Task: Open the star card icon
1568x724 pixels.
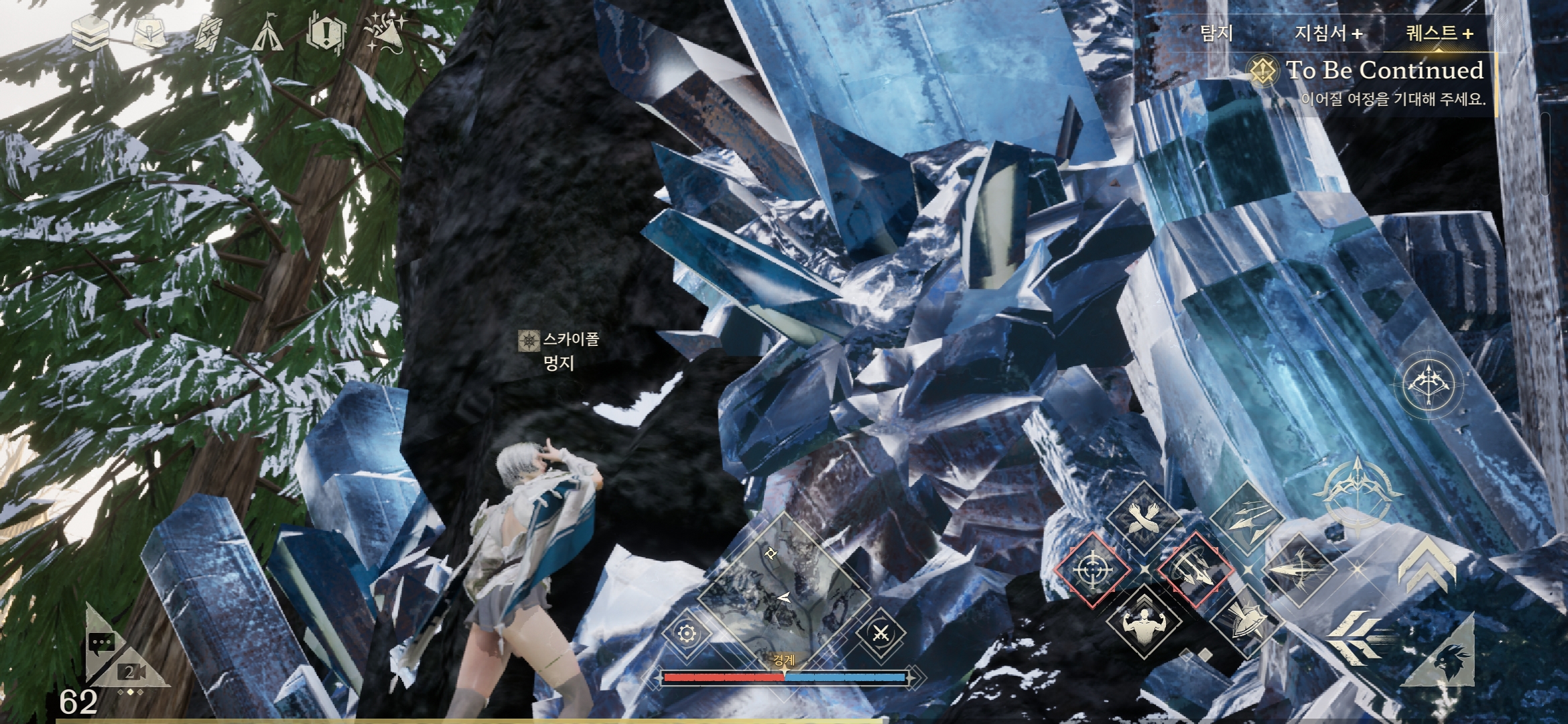Action: [x=210, y=33]
